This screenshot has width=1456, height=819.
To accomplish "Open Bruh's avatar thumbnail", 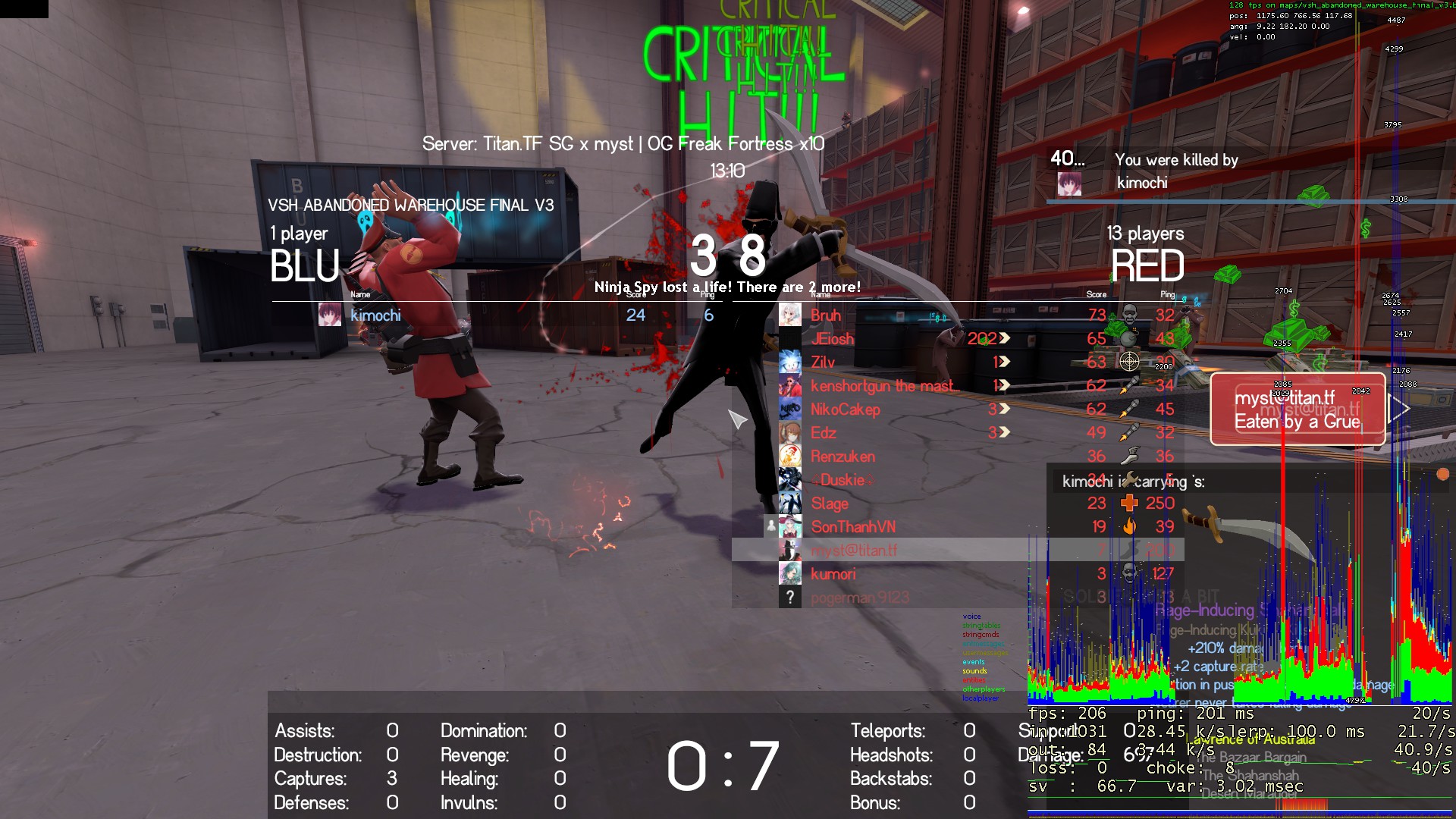I will tap(789, 315).
